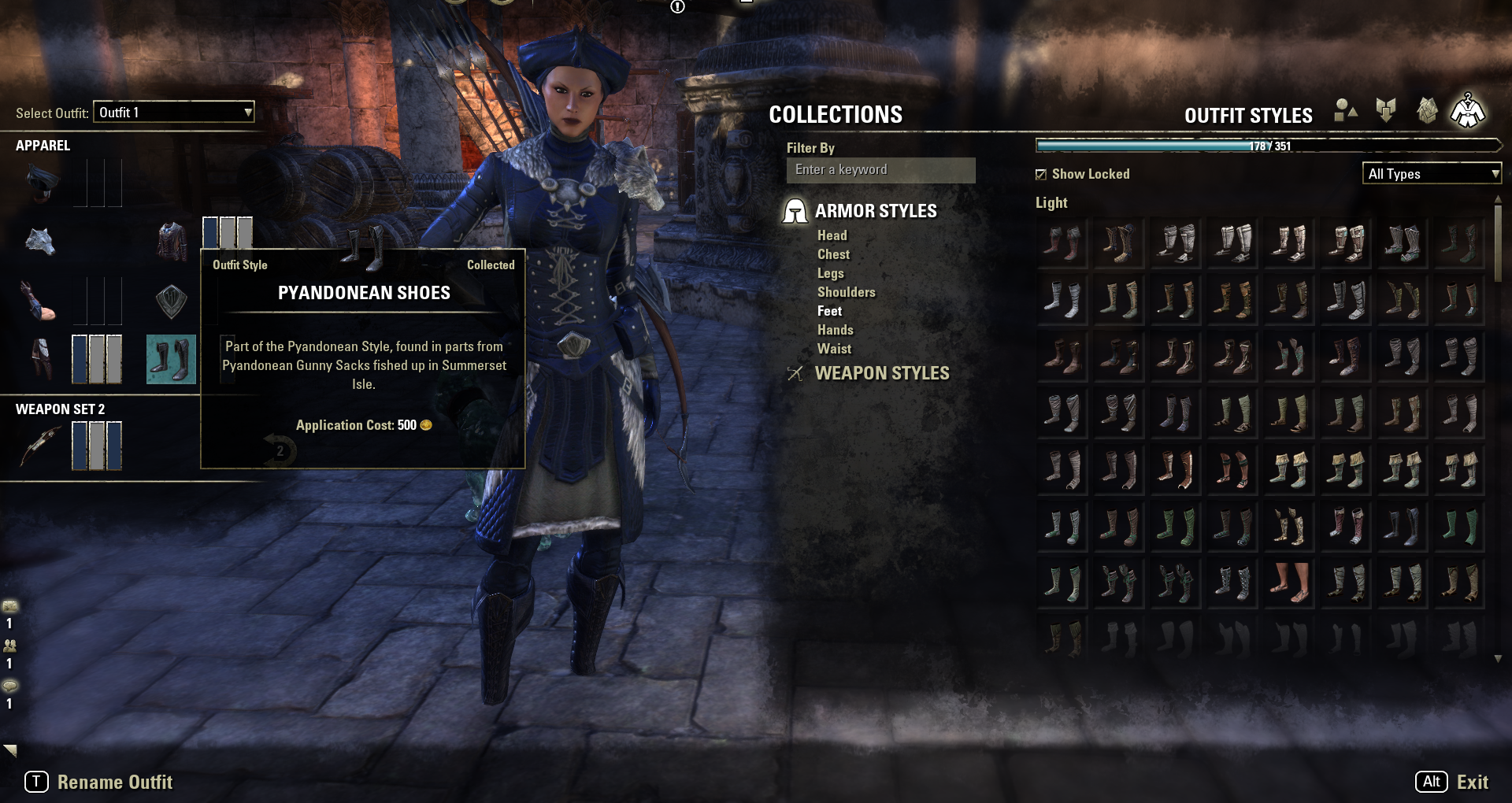Open the Shoulders armor styles

(x=846, y=292)
